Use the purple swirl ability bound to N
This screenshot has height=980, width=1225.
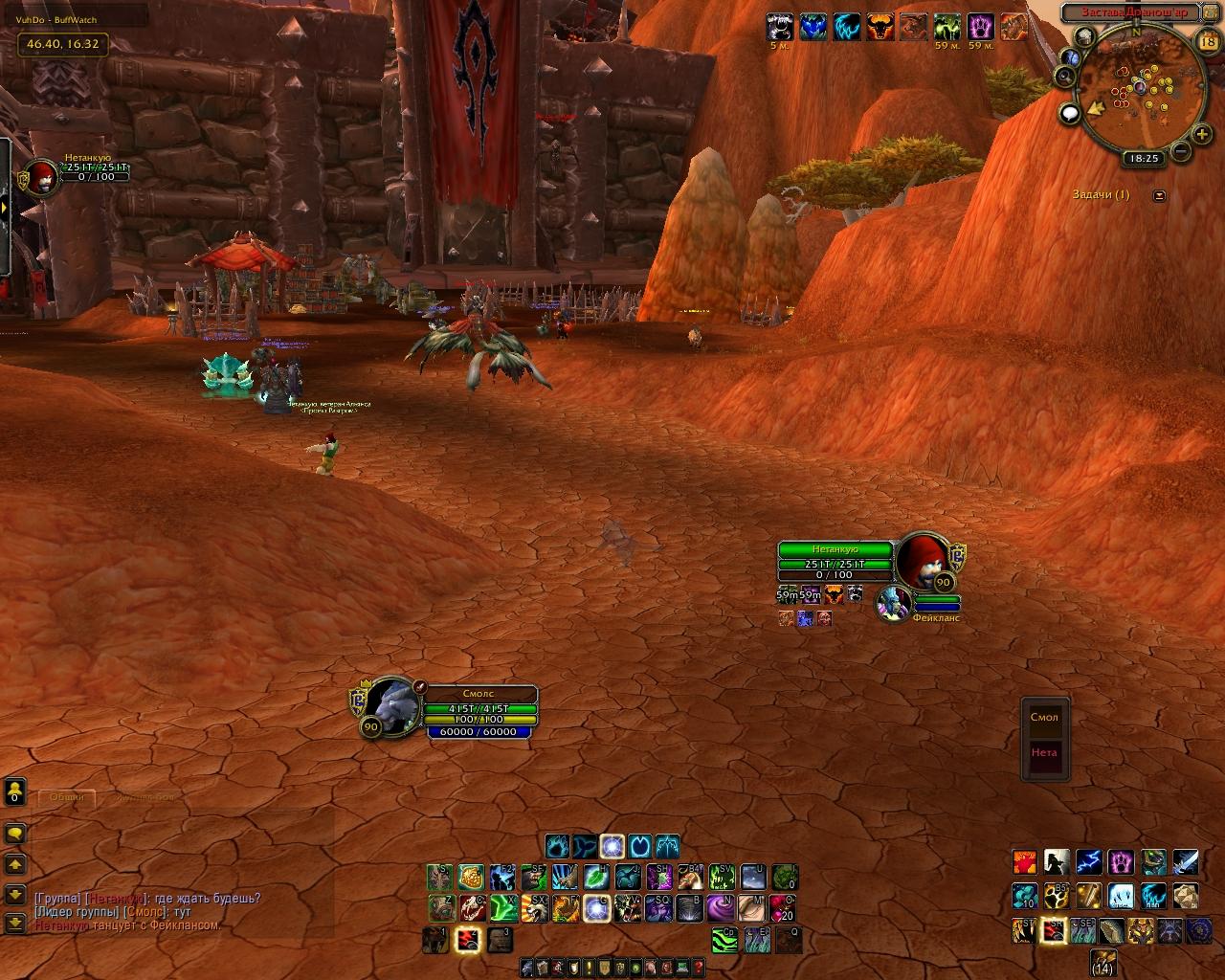point(723,907)
